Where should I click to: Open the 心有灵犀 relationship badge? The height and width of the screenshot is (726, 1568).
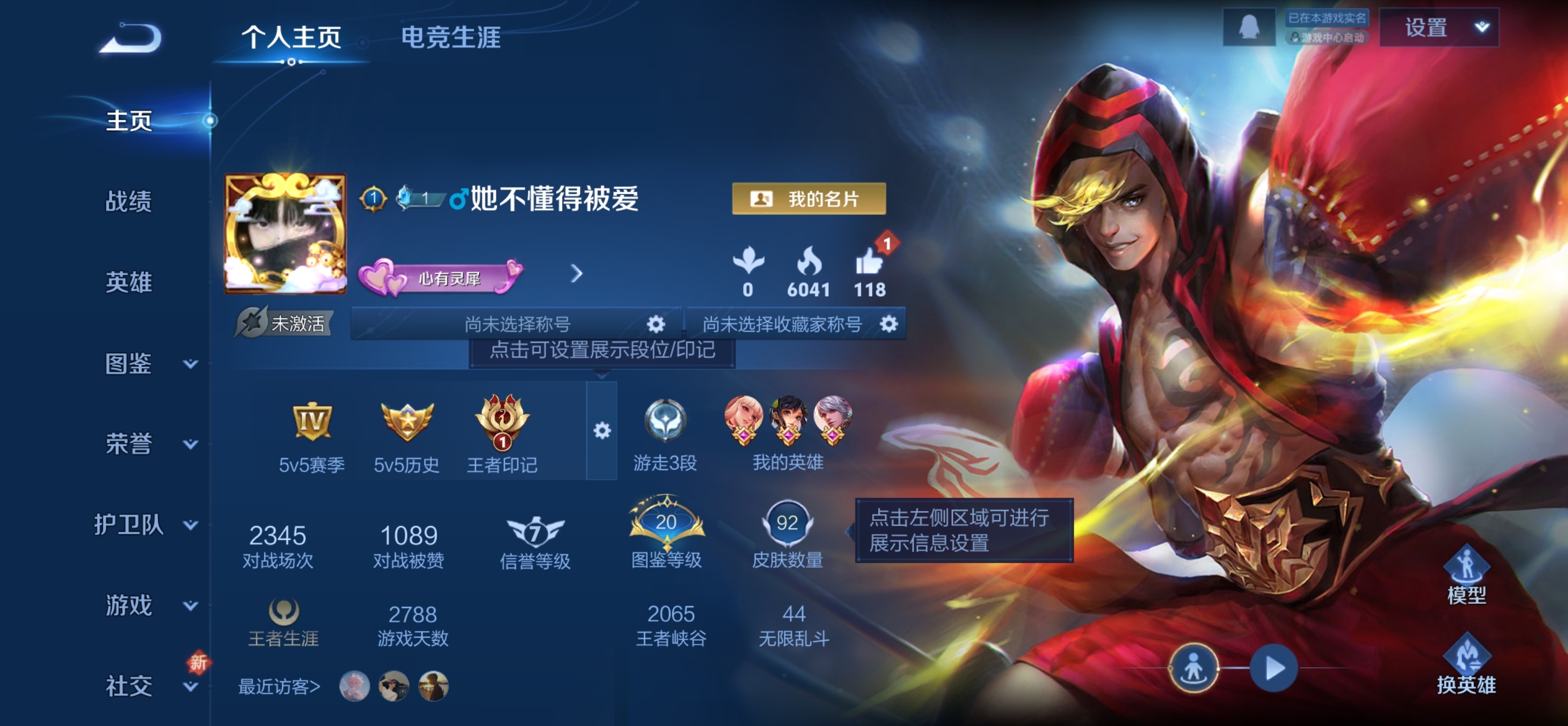pyautogui.click(x=440, y=278)
